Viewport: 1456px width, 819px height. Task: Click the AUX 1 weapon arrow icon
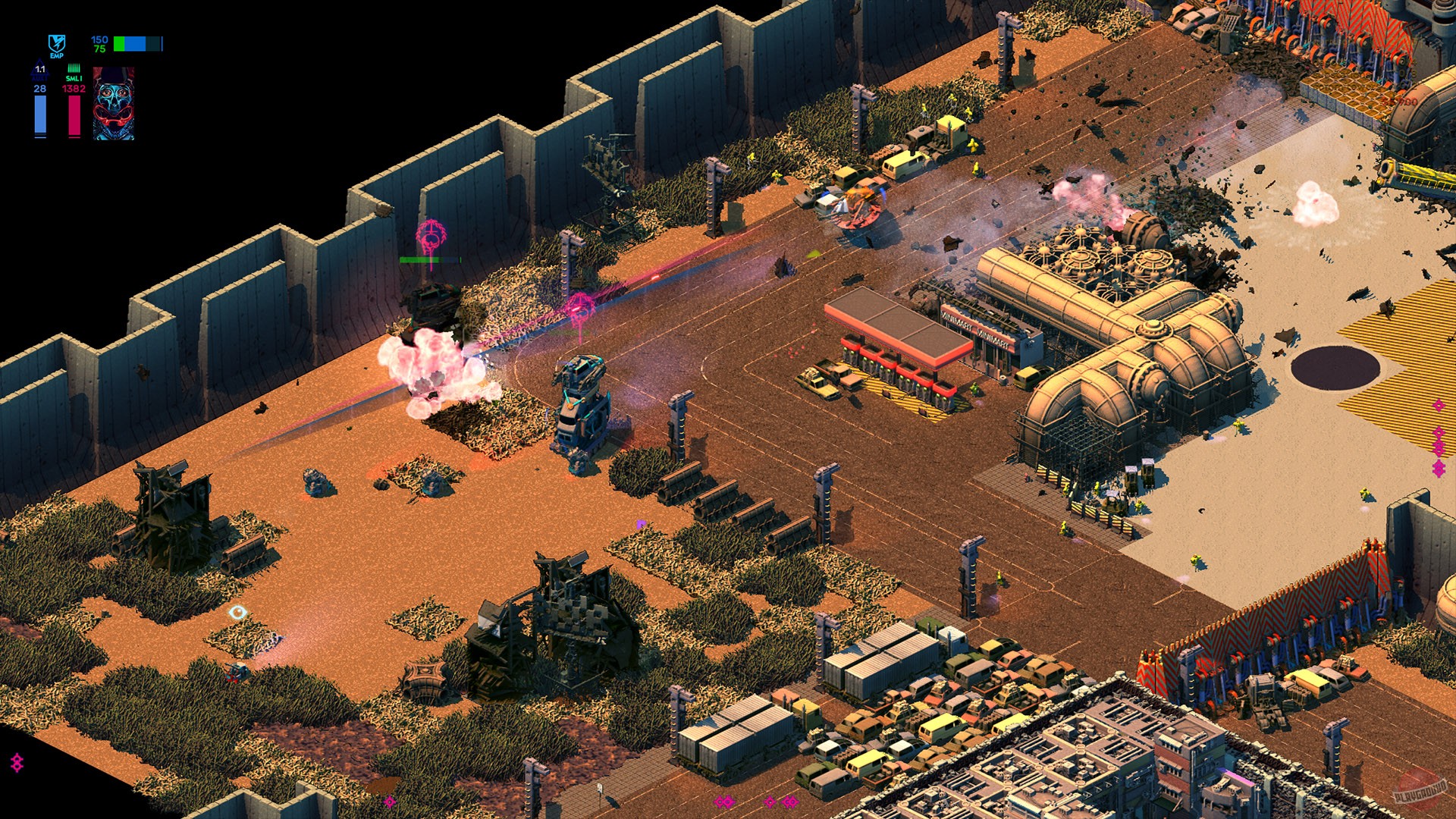39,67
